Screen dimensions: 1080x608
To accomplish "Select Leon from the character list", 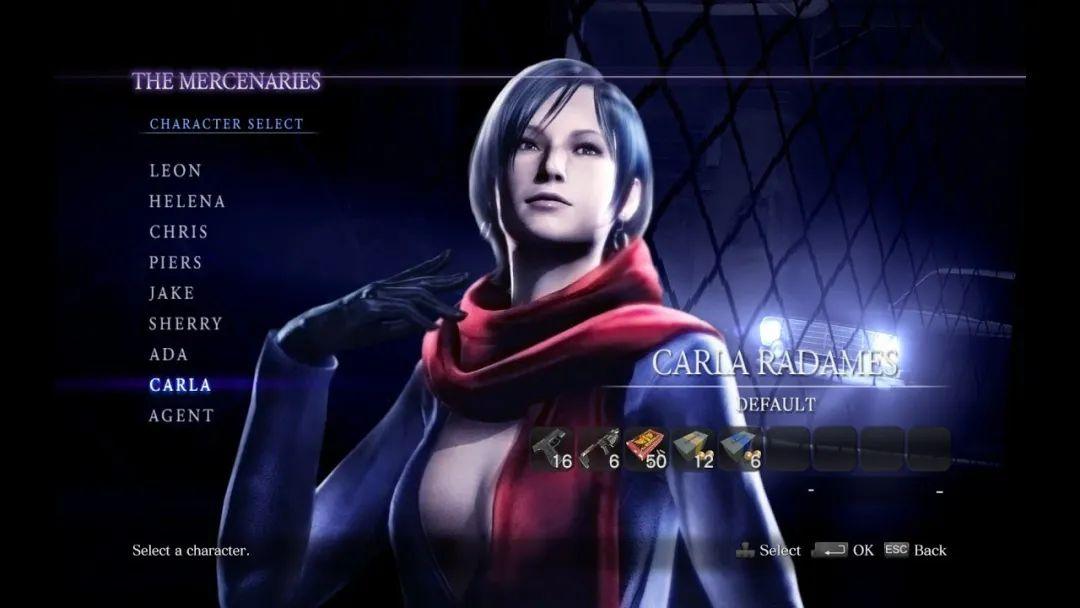I will (x=176, y=171).
